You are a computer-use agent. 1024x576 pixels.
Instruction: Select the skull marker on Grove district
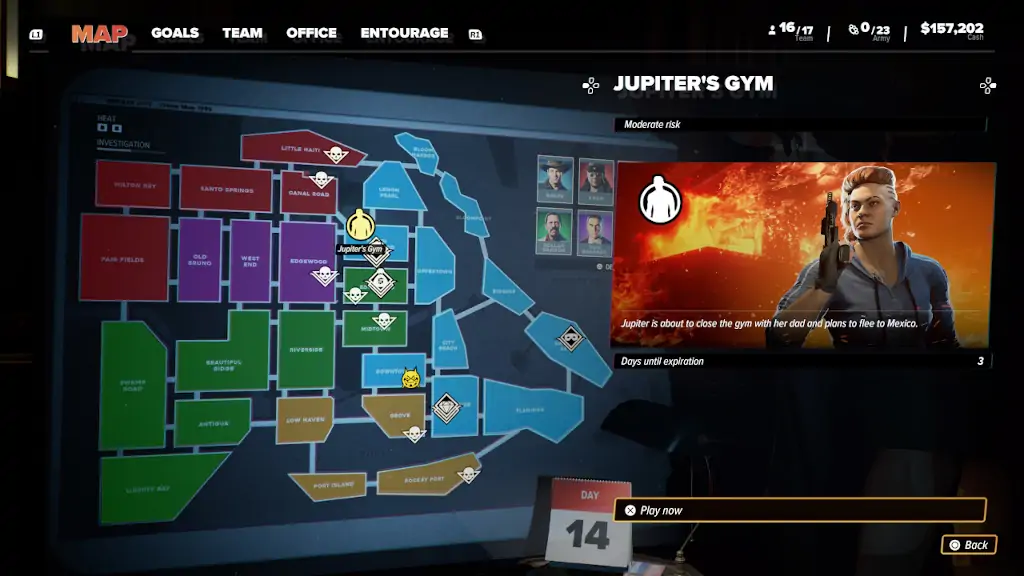(x=413, y=432)
